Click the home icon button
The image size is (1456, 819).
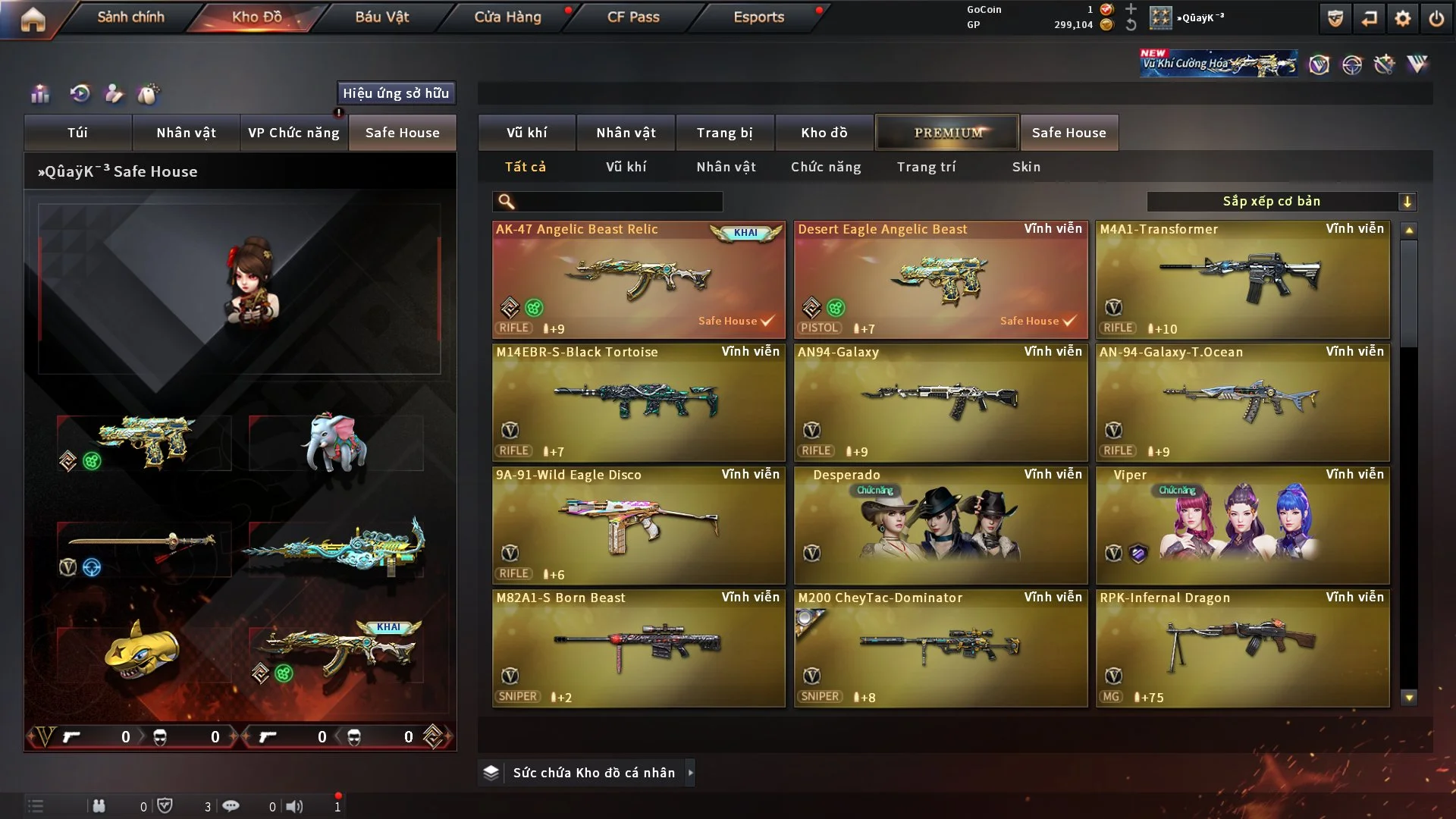(33, 19)
